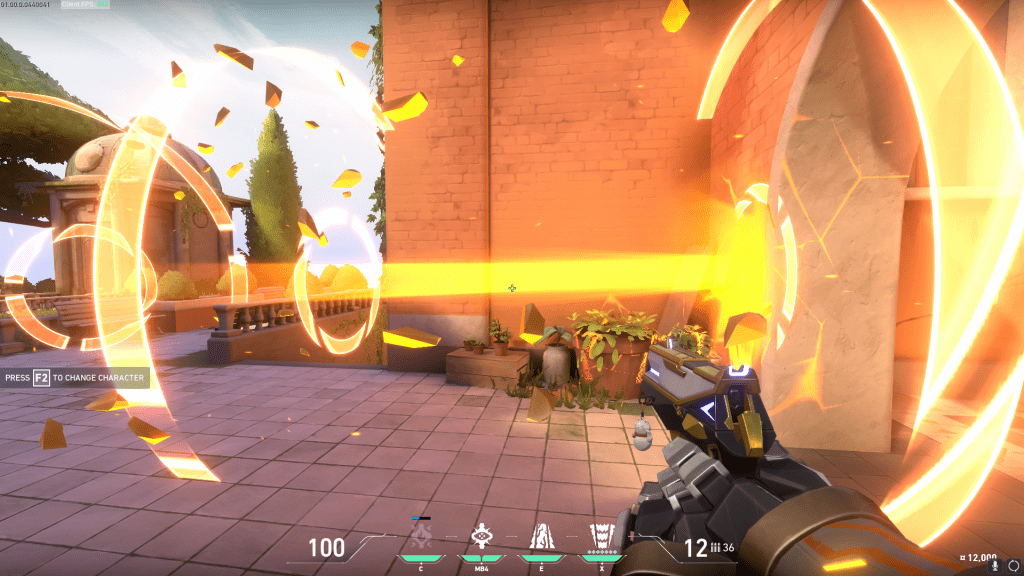This screenshot has width=1024, height=576.
Task: Select the greyed-out C ability icon
Action: tap(423, 537)
